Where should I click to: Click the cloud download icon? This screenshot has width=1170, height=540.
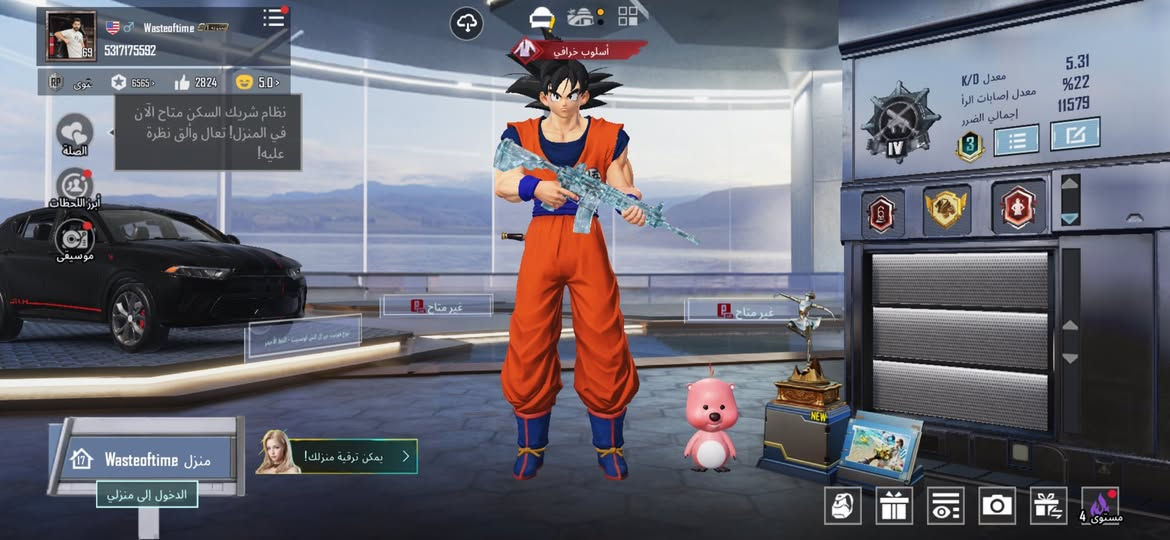pyautogui.click(x=466, y=22)
